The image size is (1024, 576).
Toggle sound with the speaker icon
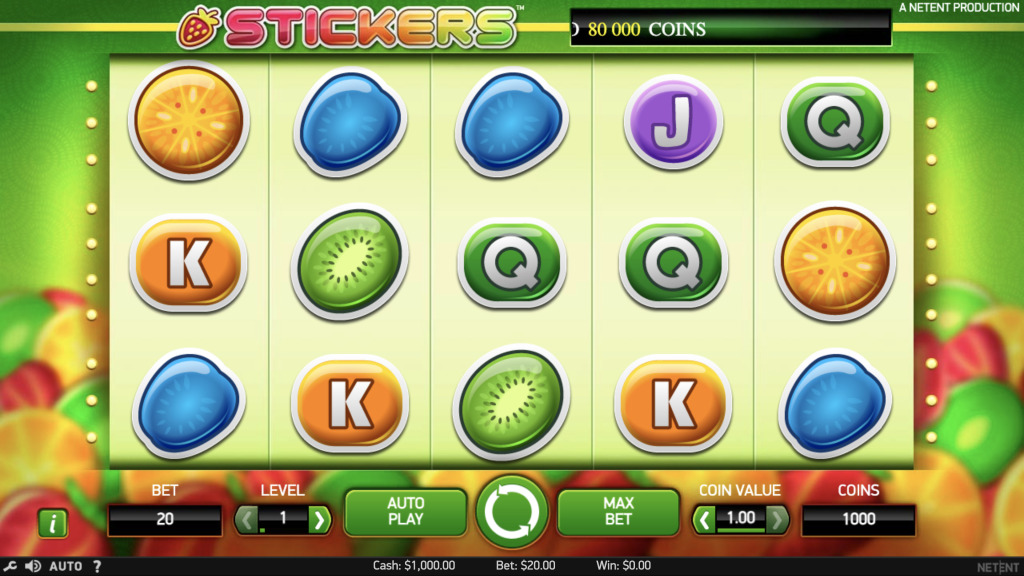[x=32, y=566]
